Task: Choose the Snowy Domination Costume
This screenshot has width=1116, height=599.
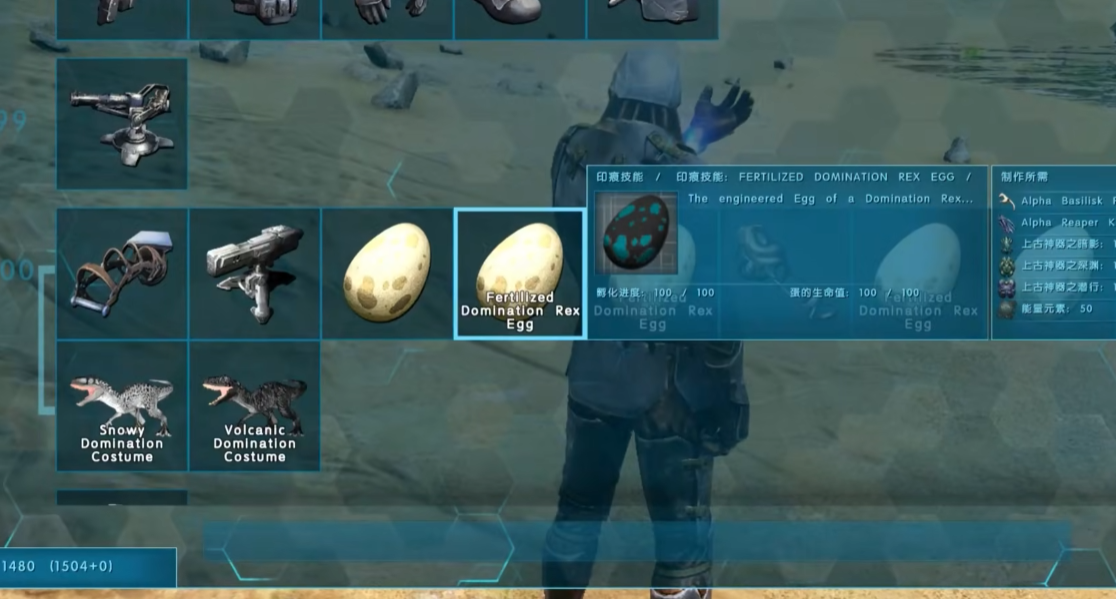Action: coord(122,405)
